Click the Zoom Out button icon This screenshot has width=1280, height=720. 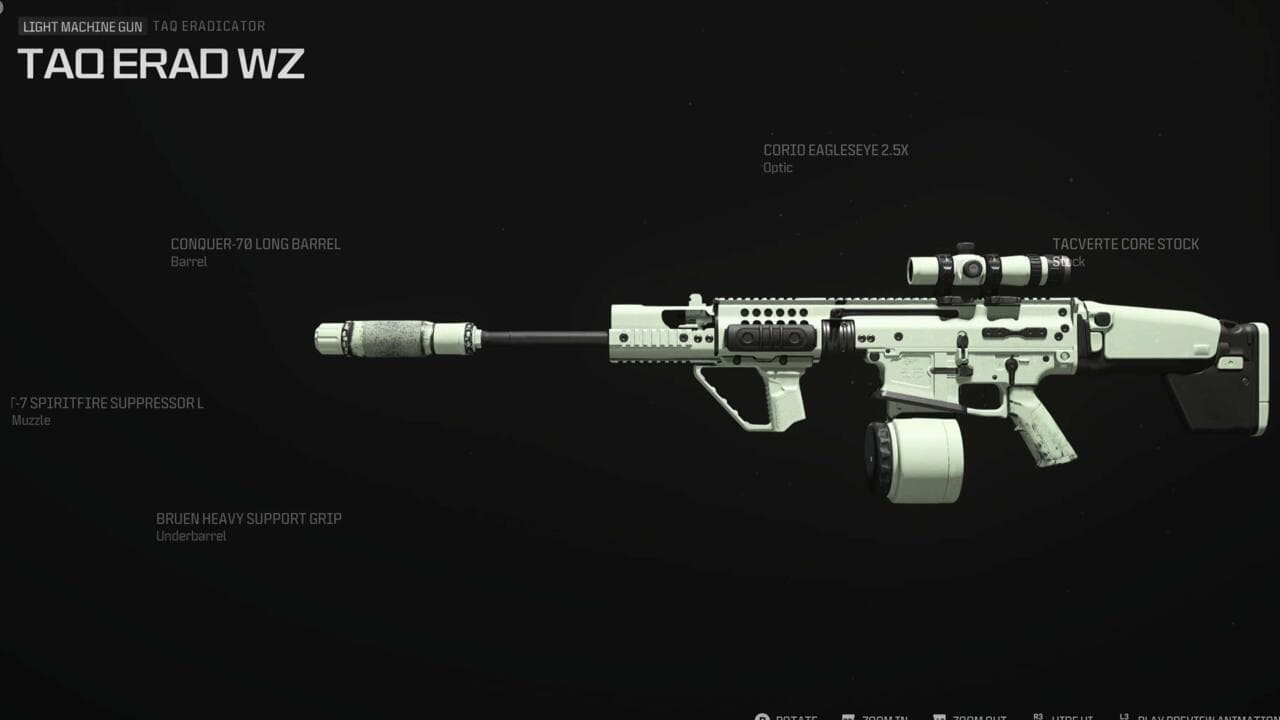pos(938,716)
